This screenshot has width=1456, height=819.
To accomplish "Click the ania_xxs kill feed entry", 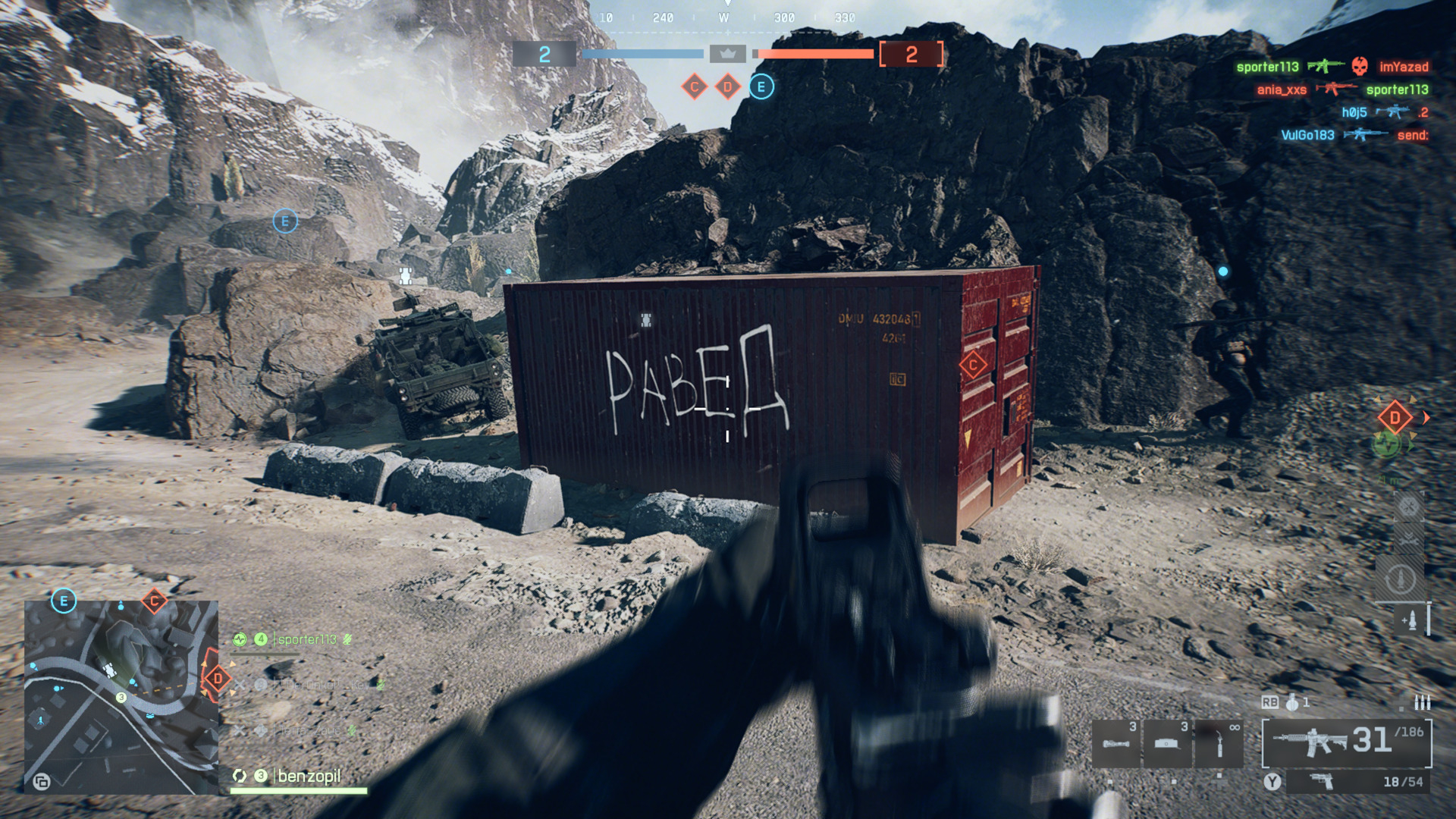I will (x=1282, y=89).
